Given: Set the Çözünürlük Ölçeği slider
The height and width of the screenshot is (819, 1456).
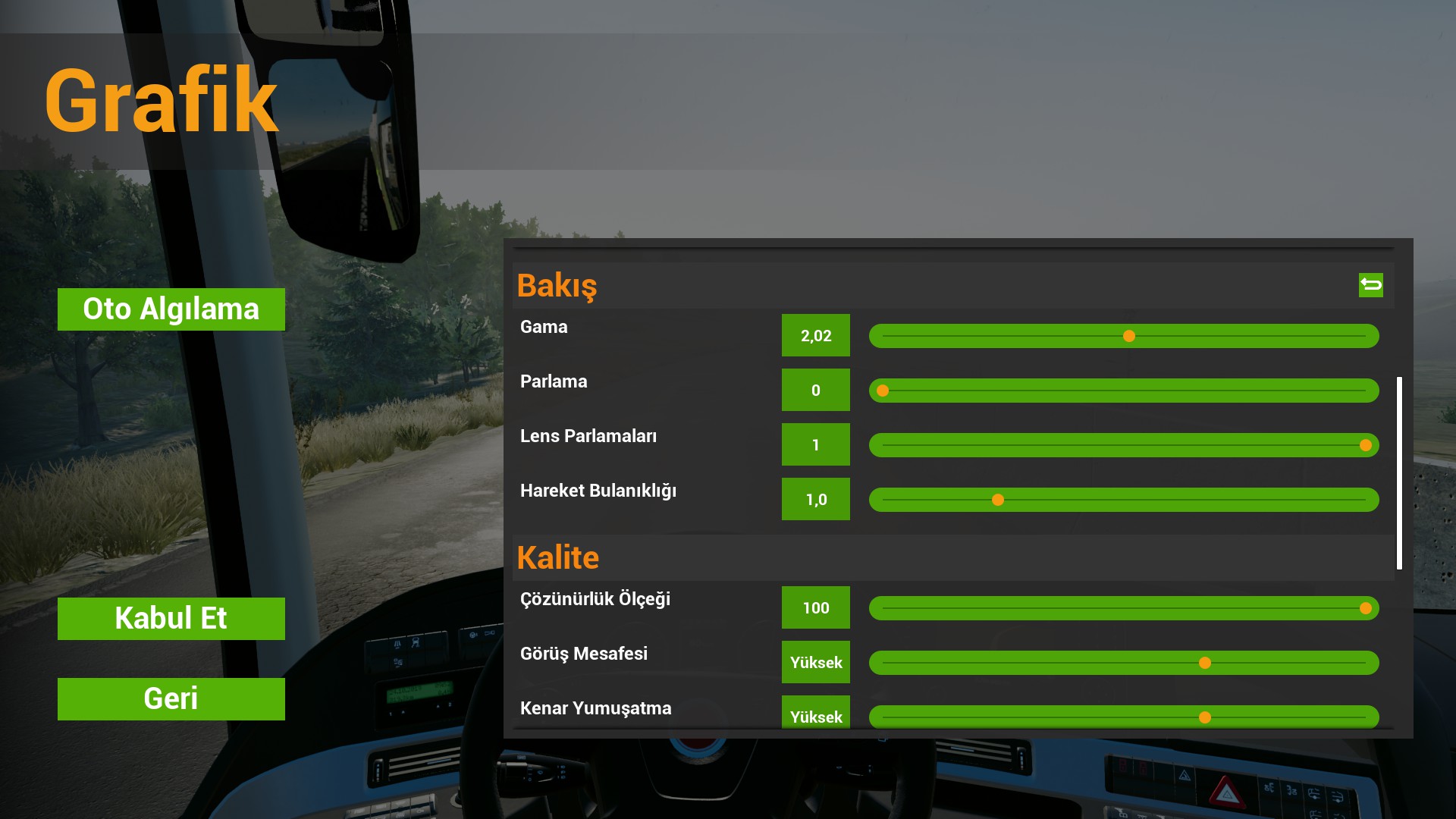Looking at the screenshot, I should pos(1365,608).
